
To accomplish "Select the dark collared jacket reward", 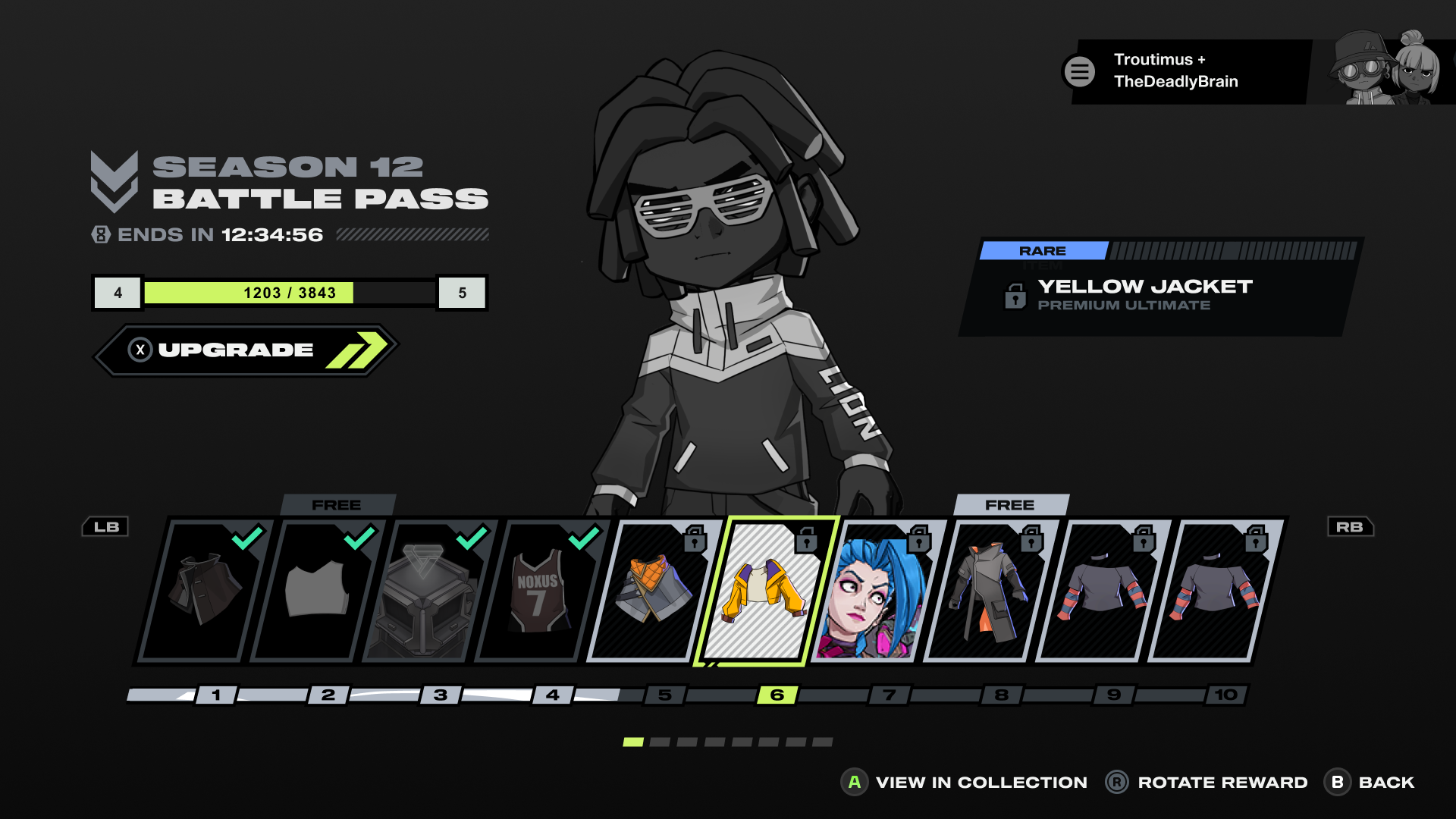I will click(203, 591).
